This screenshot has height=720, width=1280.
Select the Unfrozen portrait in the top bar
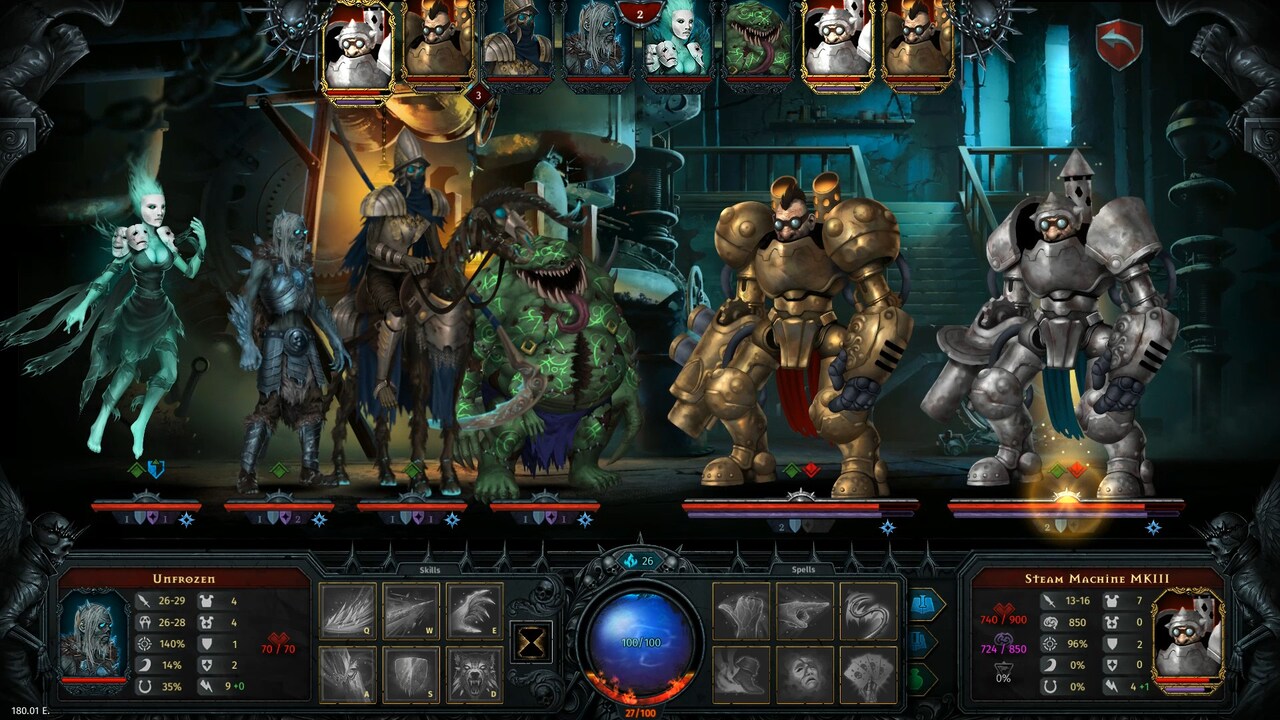(597, 42)
